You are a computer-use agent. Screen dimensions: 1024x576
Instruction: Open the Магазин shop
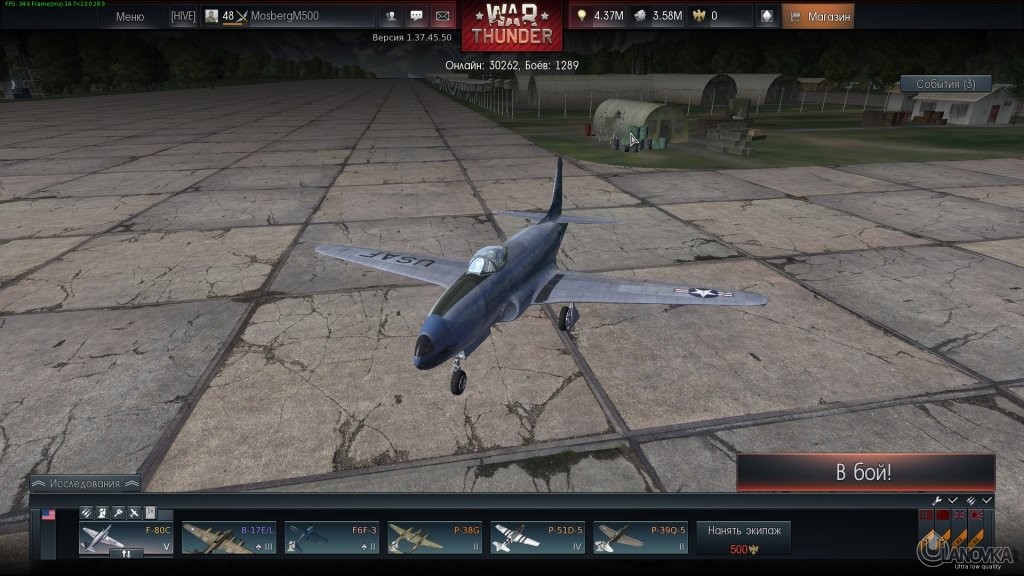tap(818, 16)
